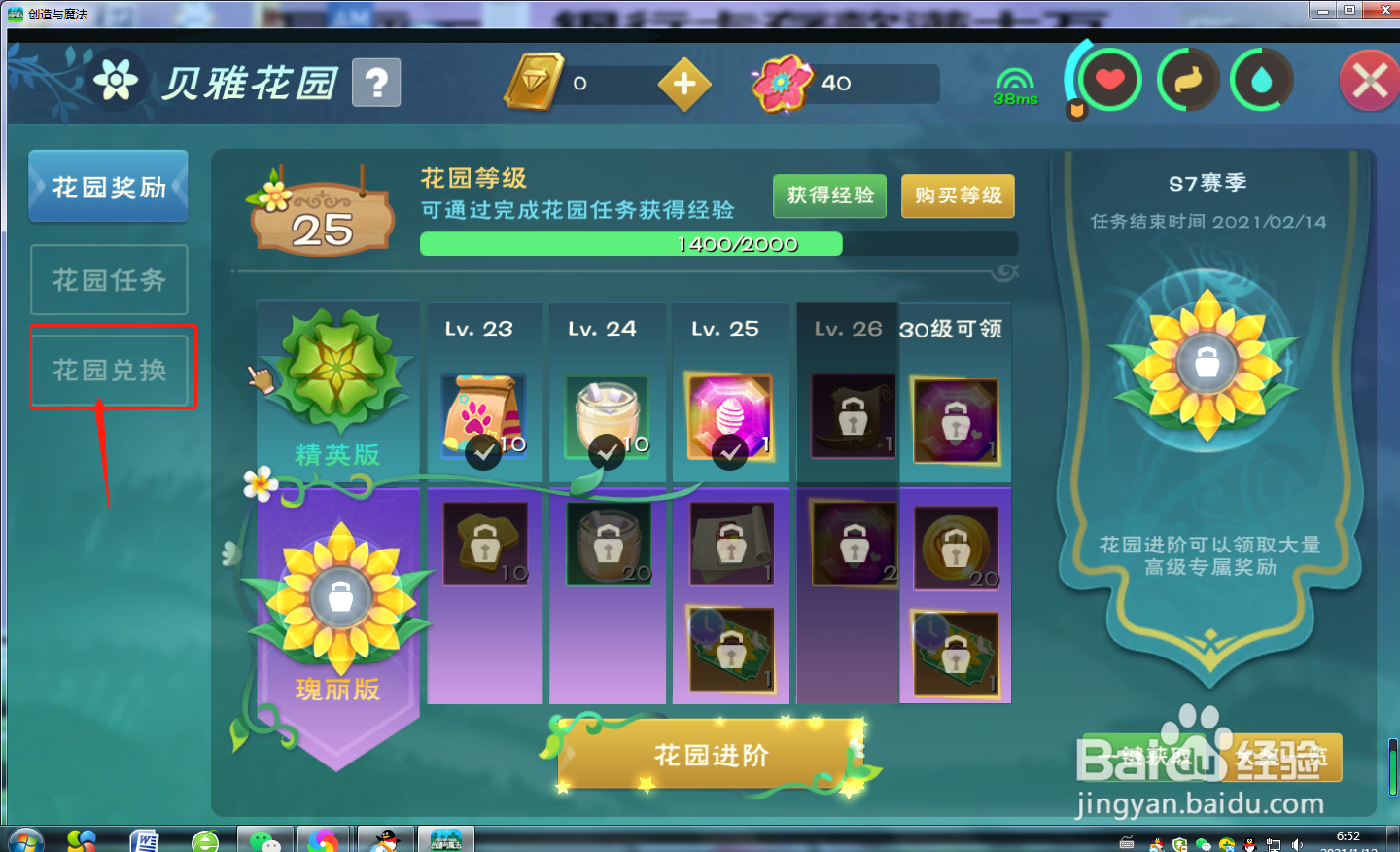This screenshot has width=1400, height=852.
Task: Switch to the 花园任务 tab
Action: tap(108, 279)
